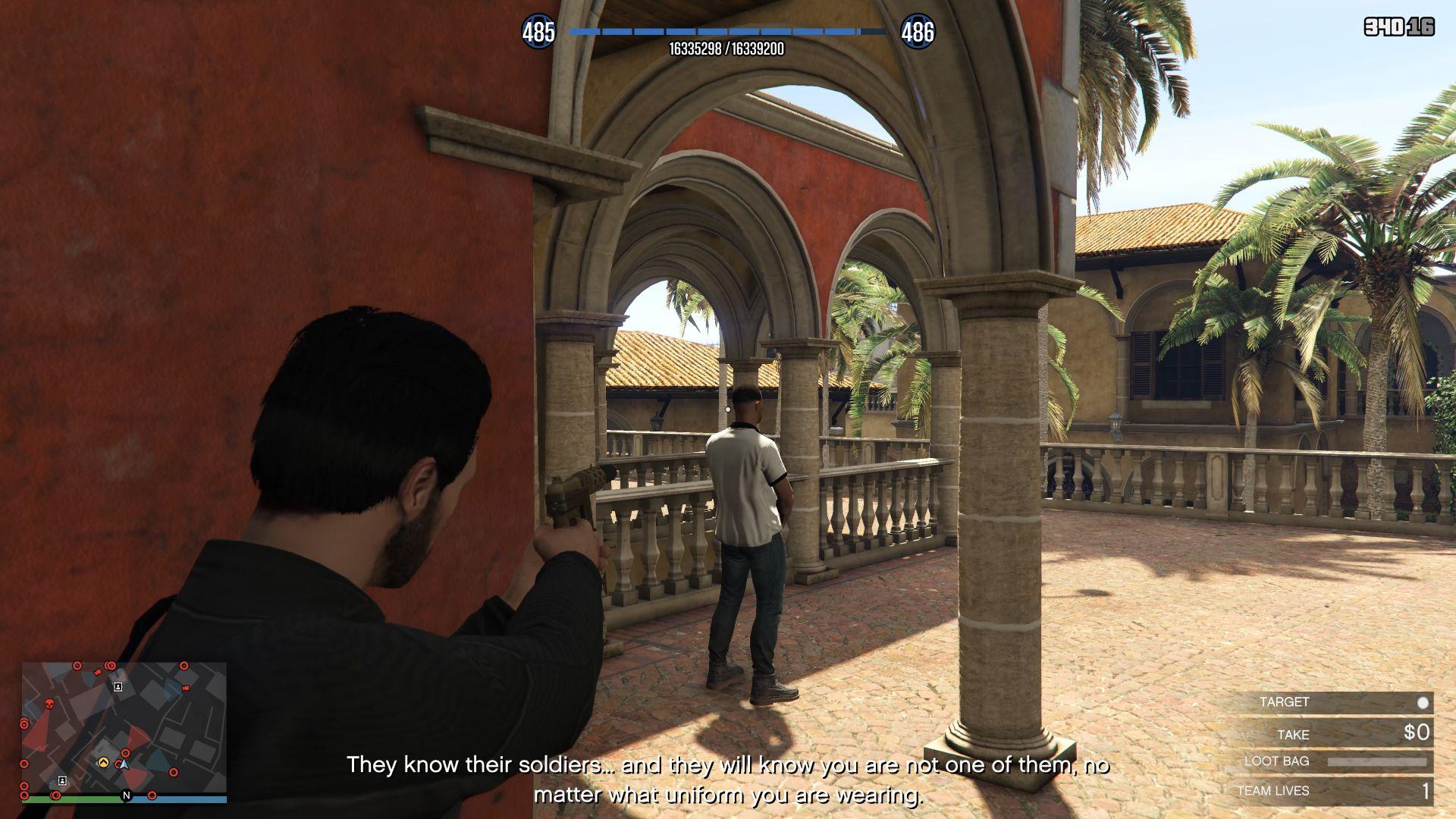Click the subtitle text at the bottom
Screen dimensions: 1456x819
pyautogui.click(x=728, y=766)
